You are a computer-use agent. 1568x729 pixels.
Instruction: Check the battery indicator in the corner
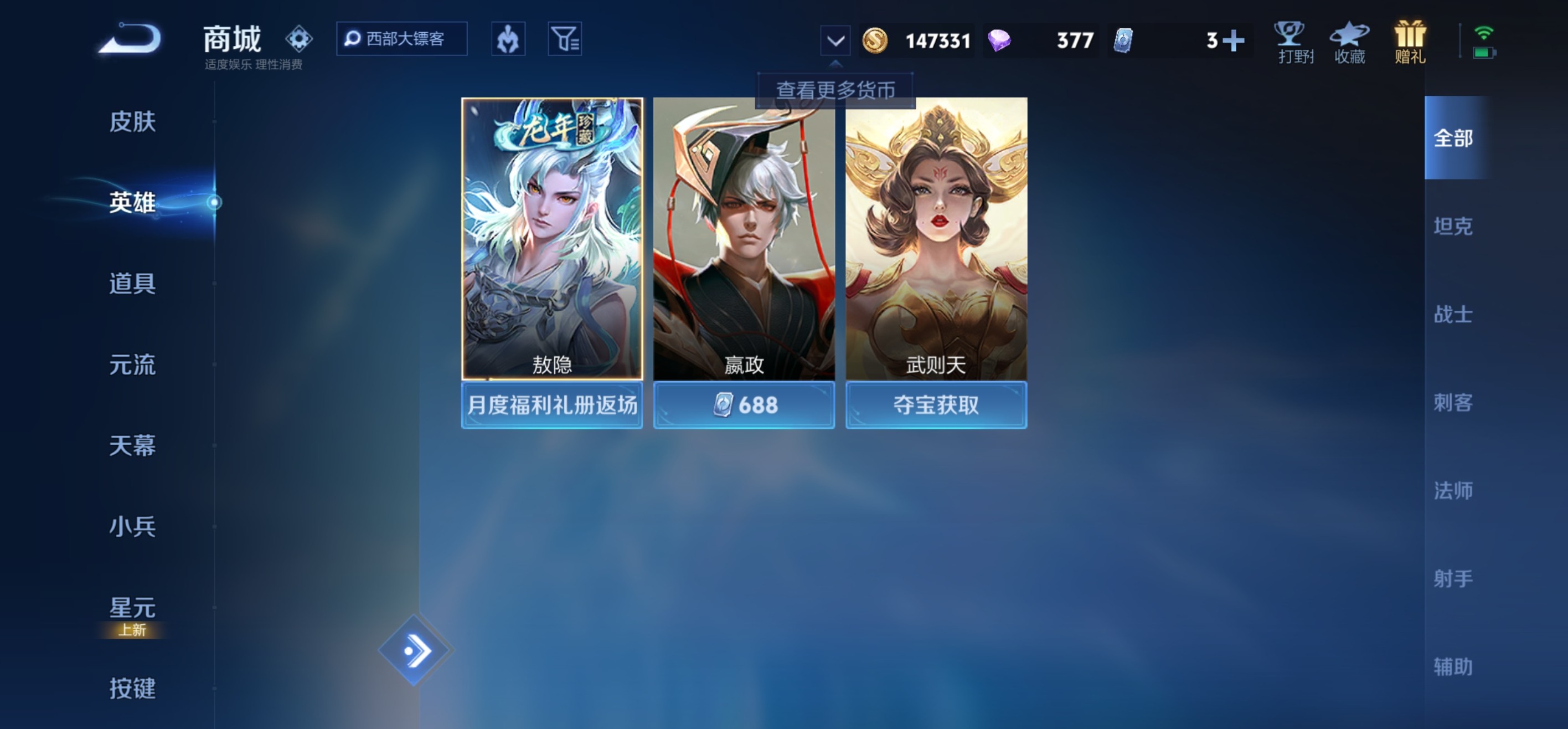pos(1483,54)
